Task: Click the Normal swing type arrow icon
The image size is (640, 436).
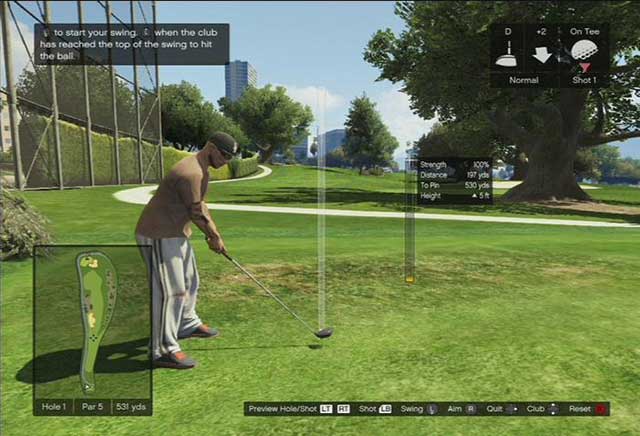Action: [x=544, y=54]
